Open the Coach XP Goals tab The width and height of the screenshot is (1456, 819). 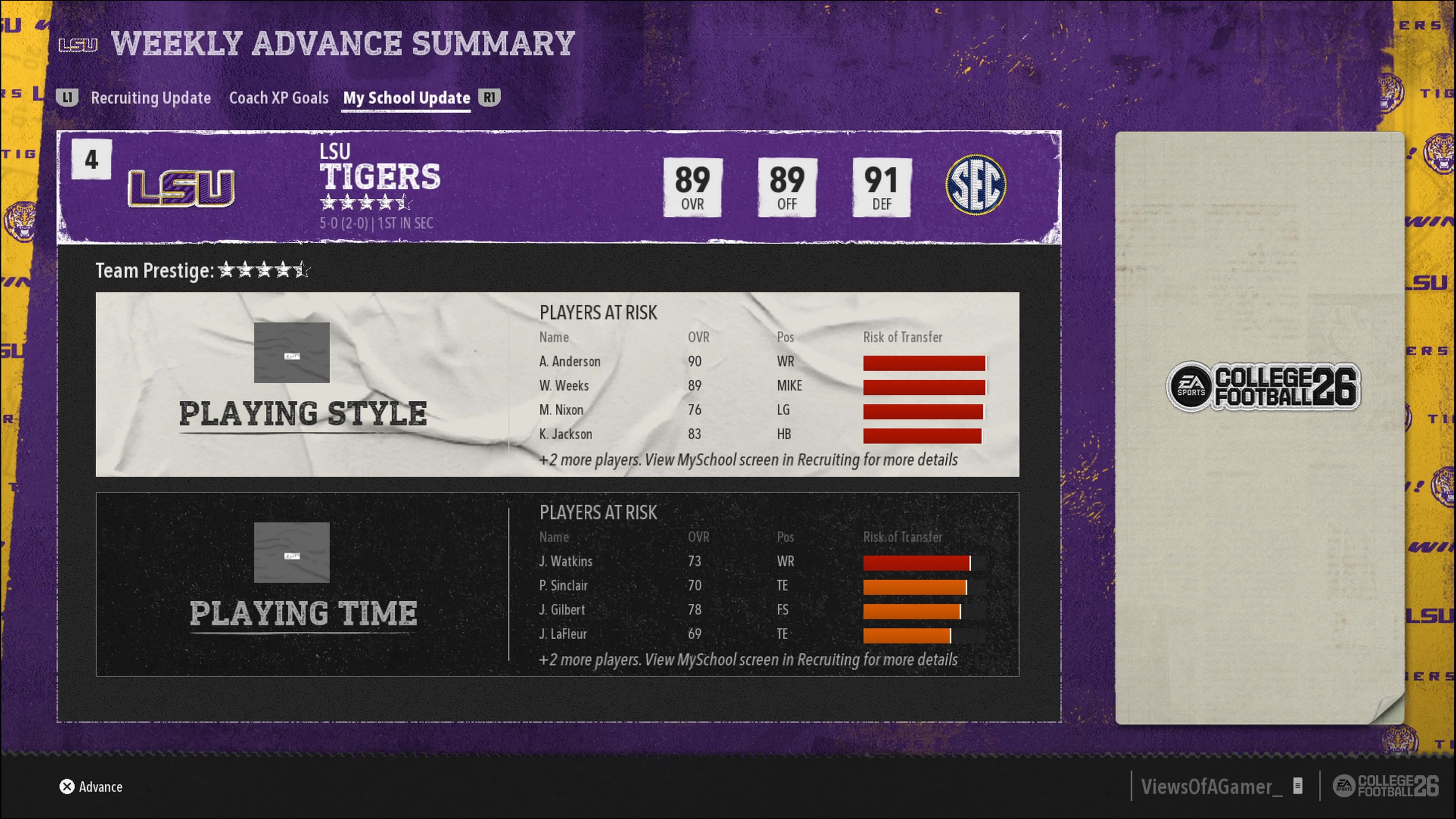click(279, 98)
